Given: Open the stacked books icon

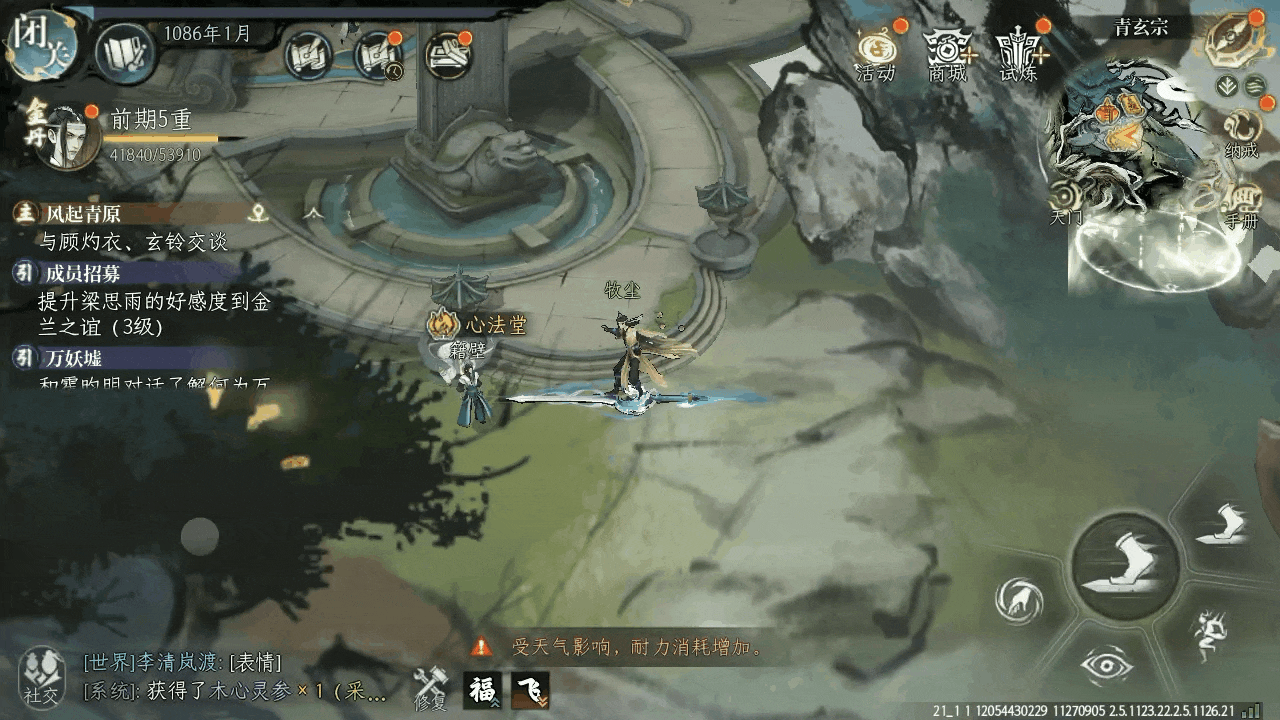Looking at the screenshot, I should [449, 55].
